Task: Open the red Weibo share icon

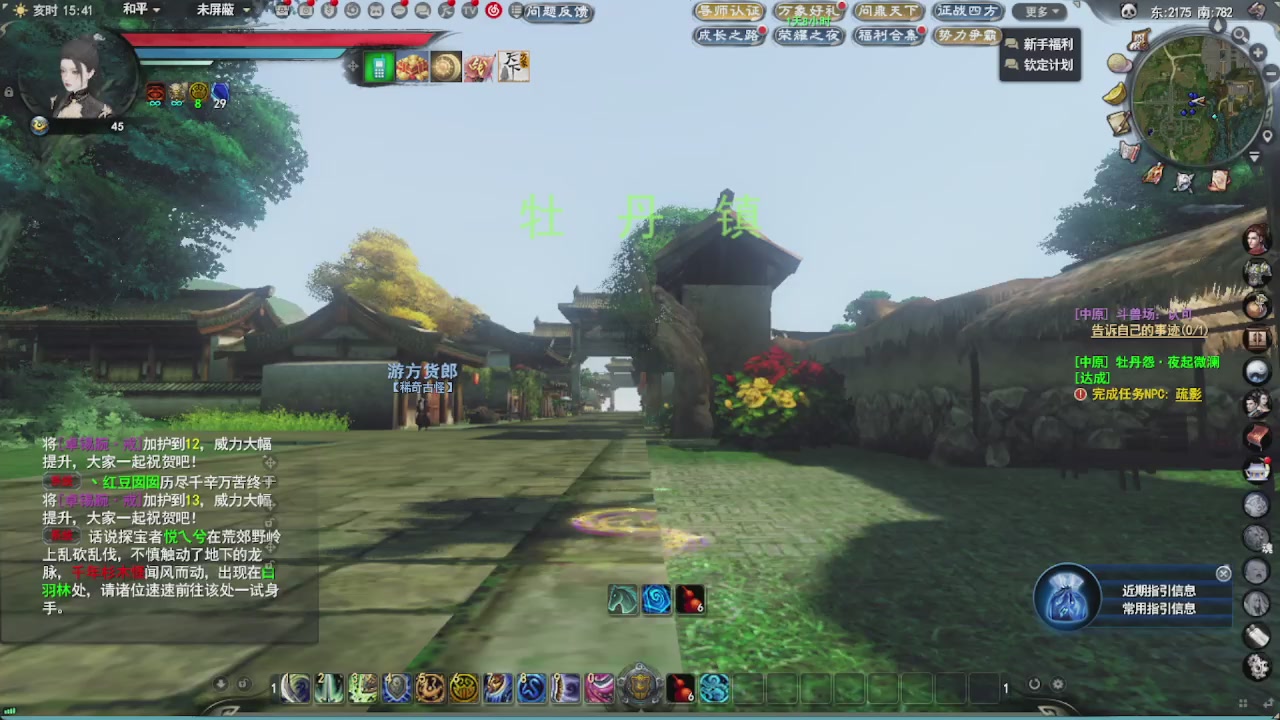Action: click(495, 10)
